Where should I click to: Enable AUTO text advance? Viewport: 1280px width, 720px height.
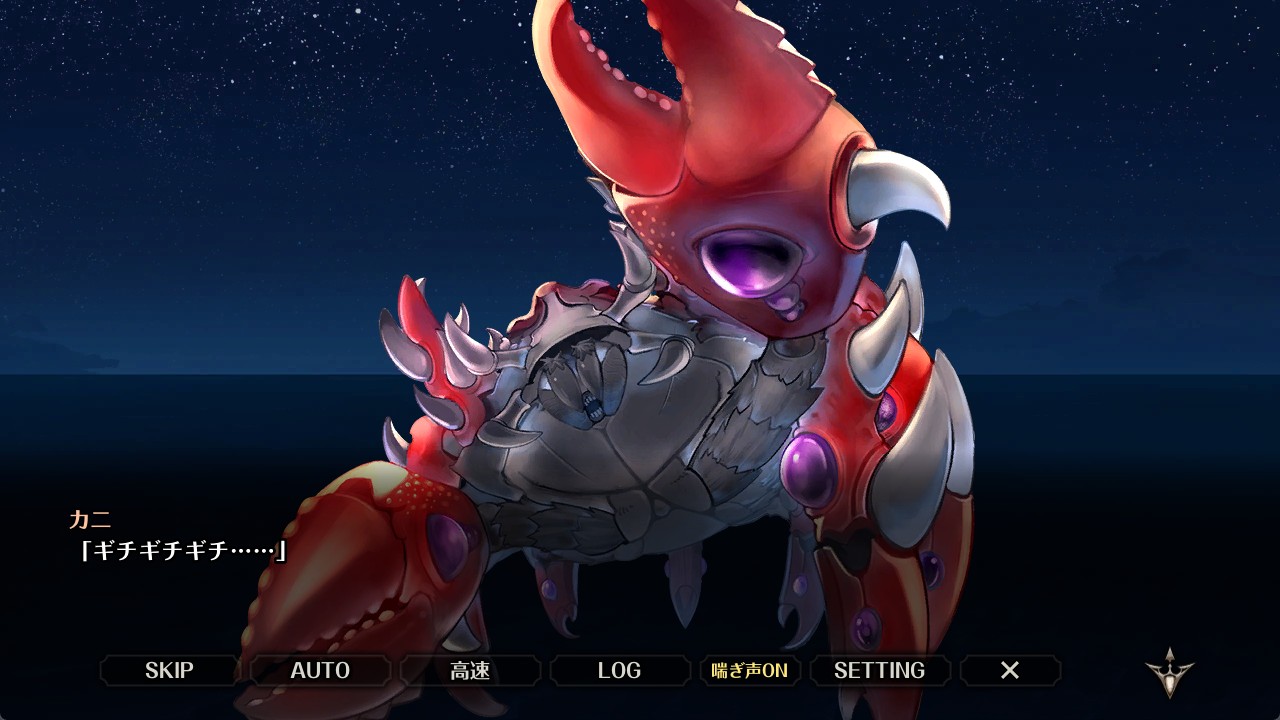point(320,670)
